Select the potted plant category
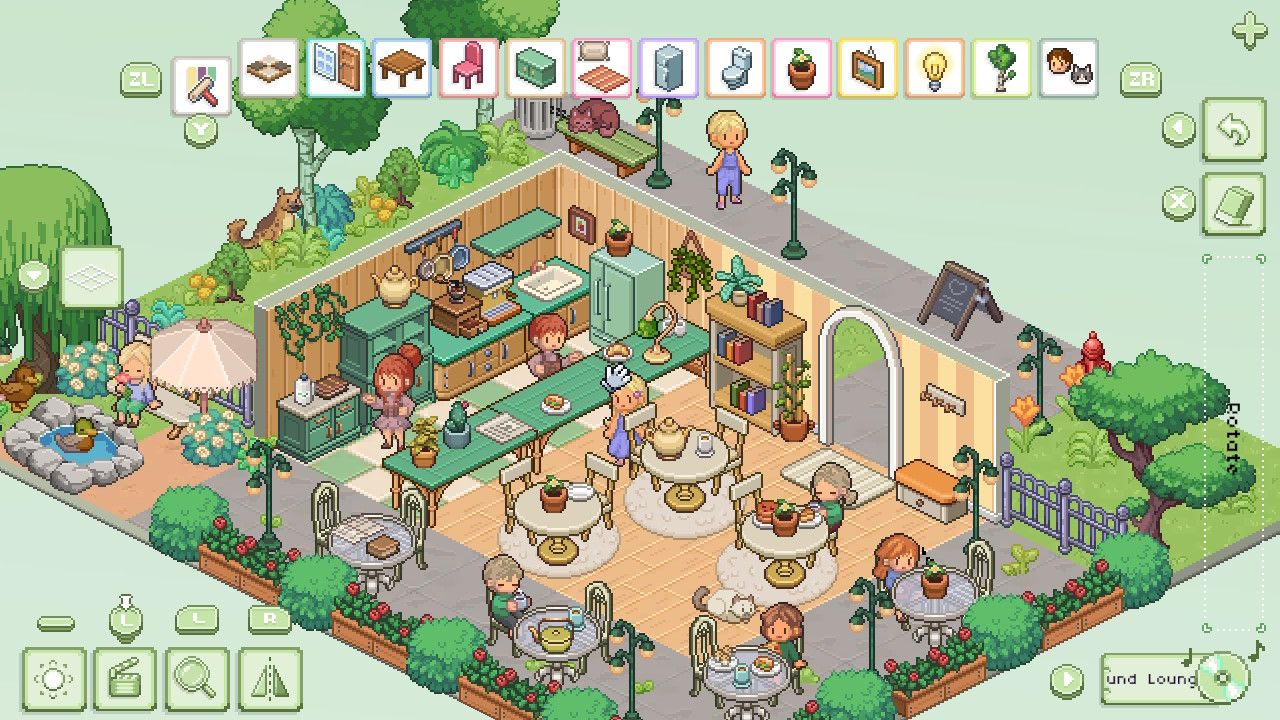 [x=801, y=68]
